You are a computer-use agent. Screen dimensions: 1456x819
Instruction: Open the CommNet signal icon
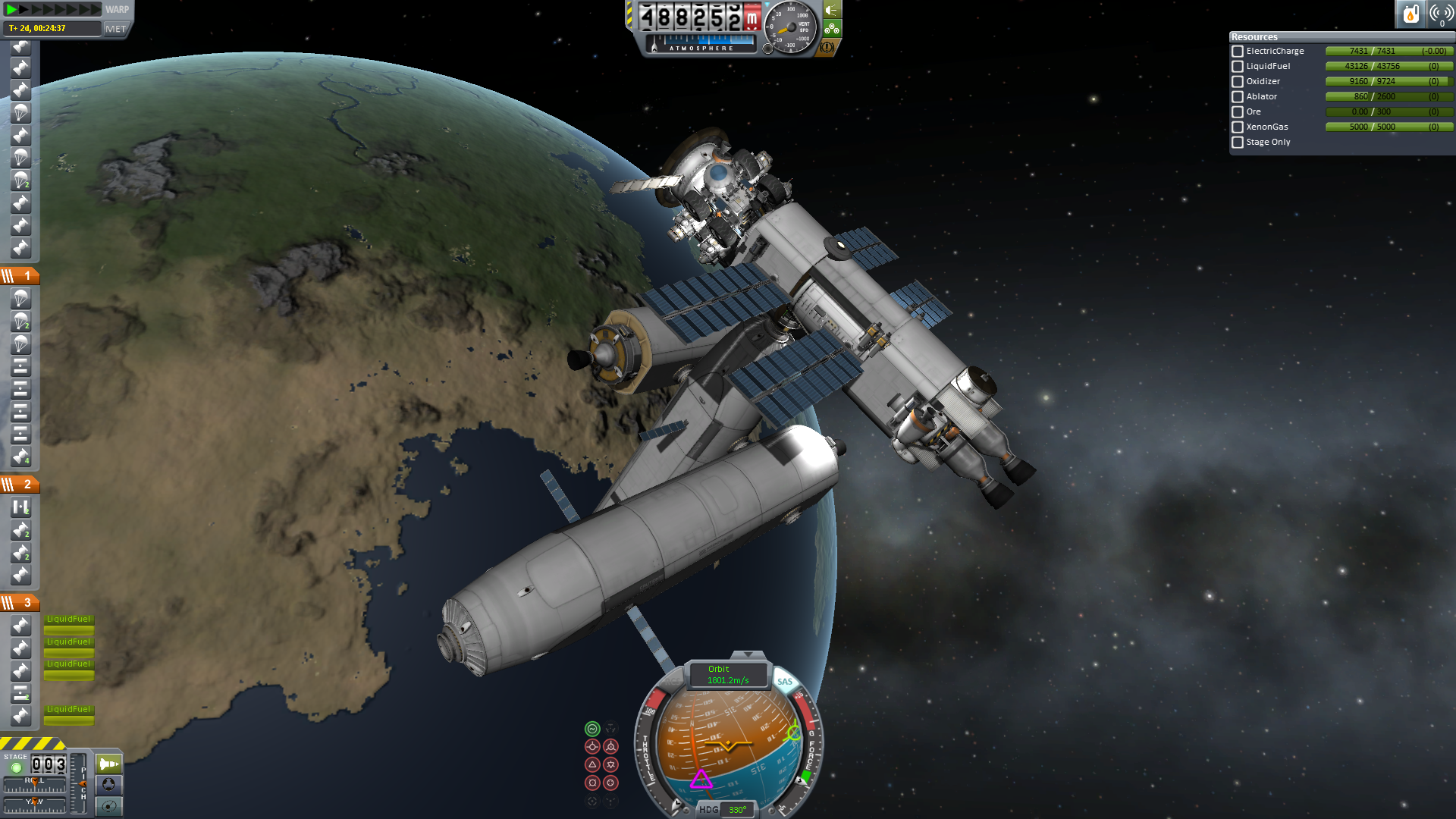point(1441,13)
